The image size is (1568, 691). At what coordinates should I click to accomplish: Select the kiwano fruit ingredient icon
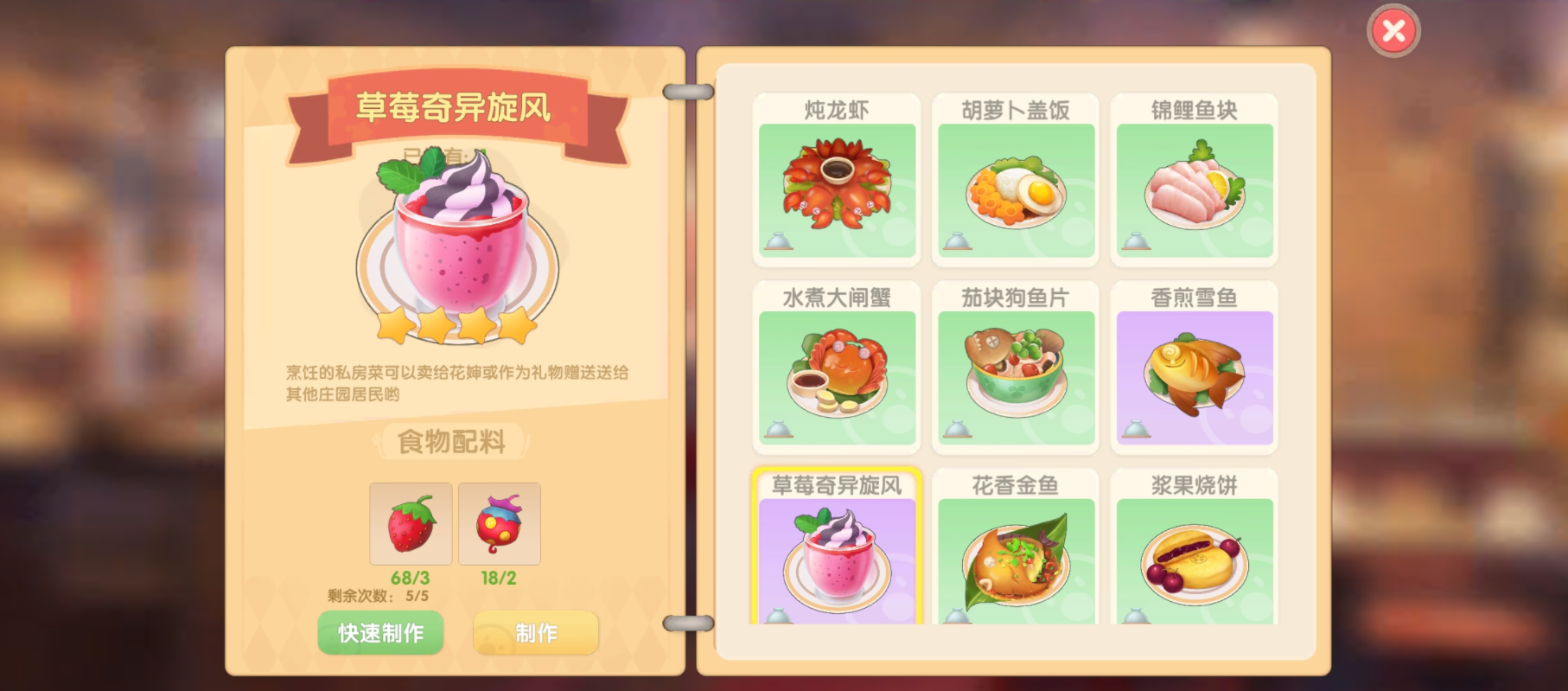pyautogui.click(x=500, y=524)
